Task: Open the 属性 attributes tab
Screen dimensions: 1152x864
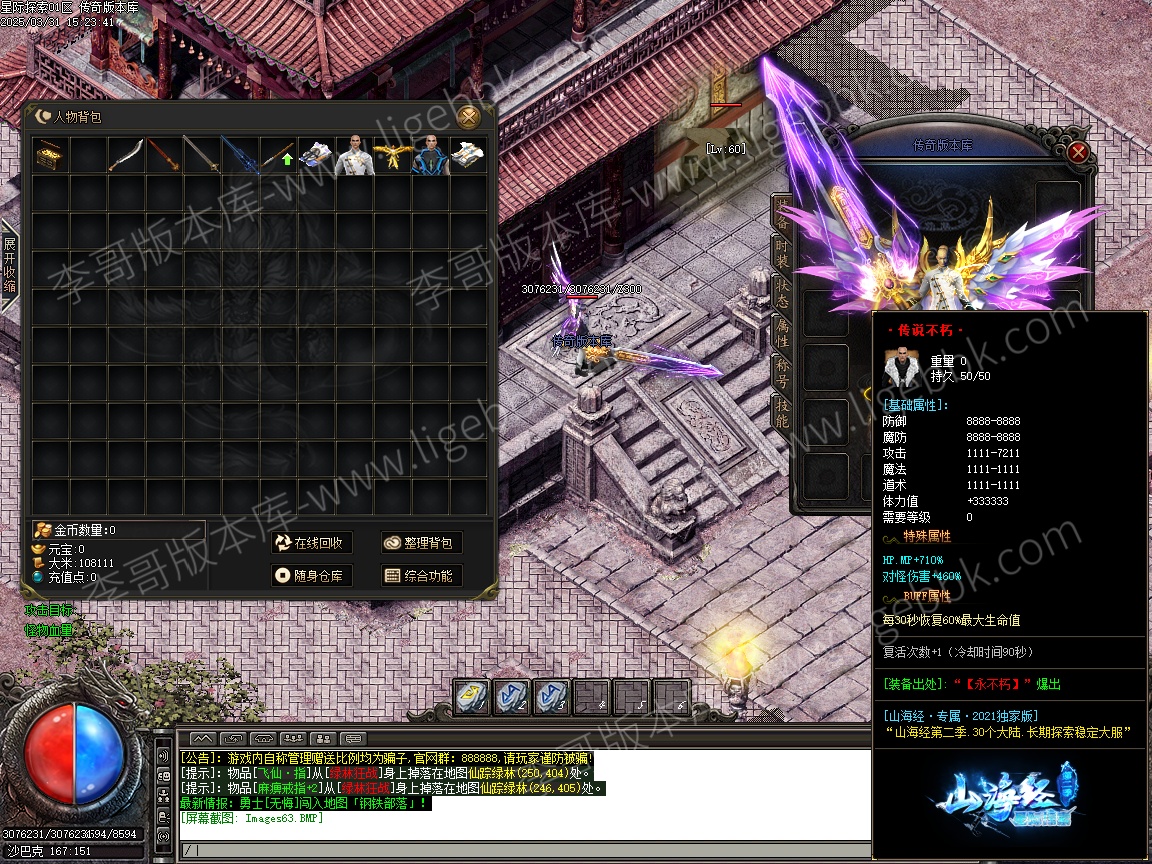Action: tap(782, 334)
